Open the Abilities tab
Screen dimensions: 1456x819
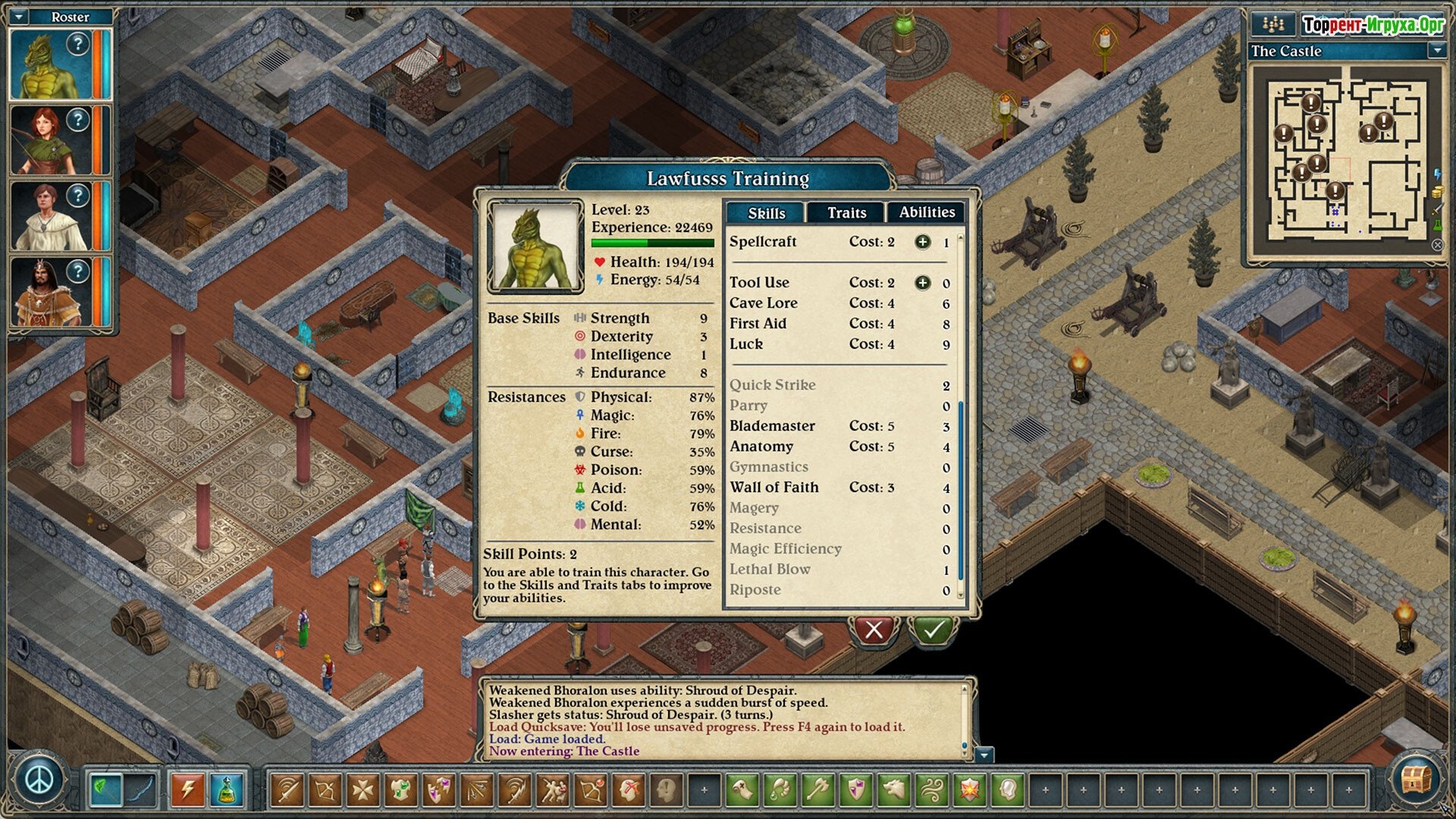[927, 212]
